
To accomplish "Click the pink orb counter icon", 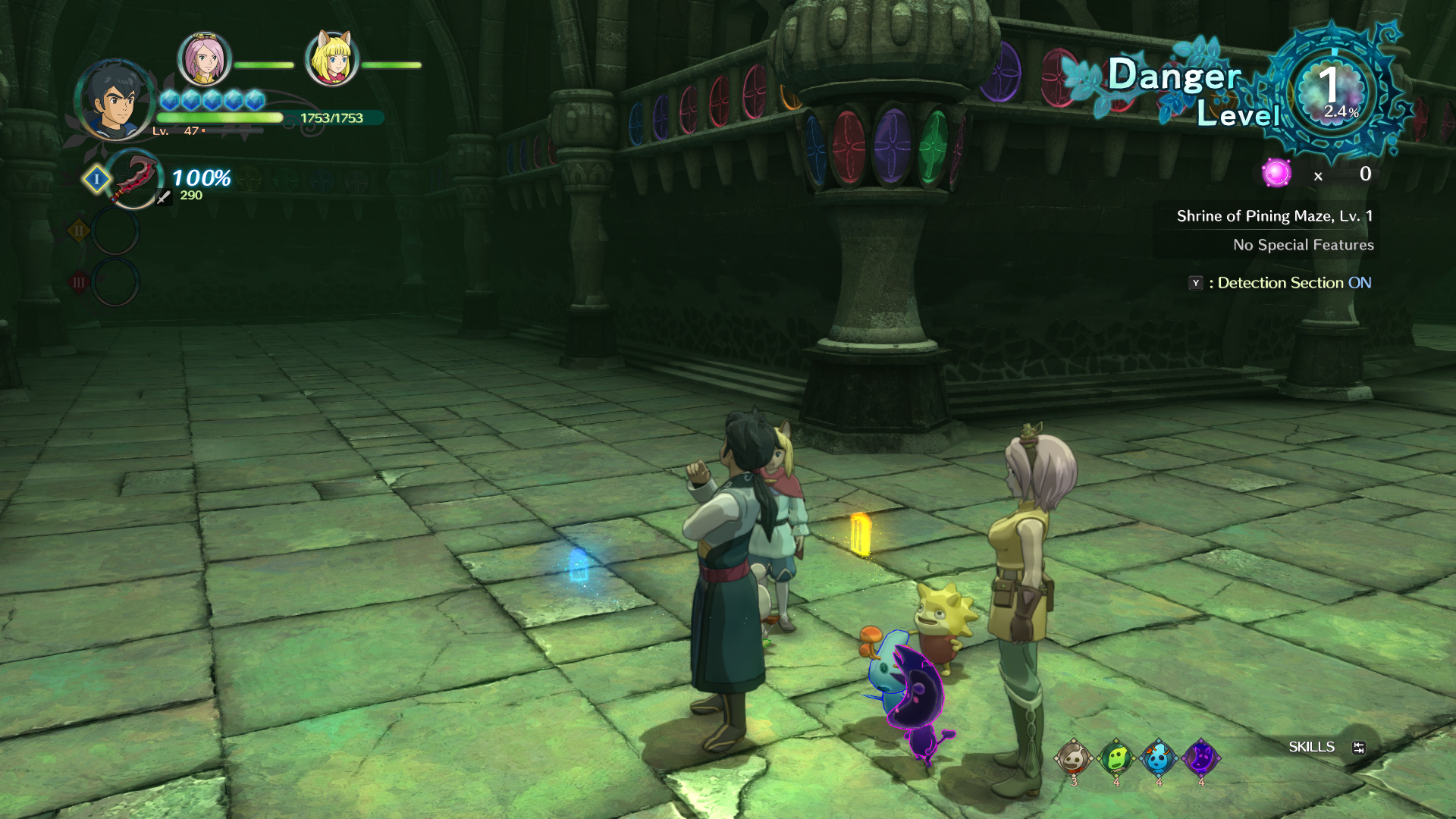I will 1276,174.
